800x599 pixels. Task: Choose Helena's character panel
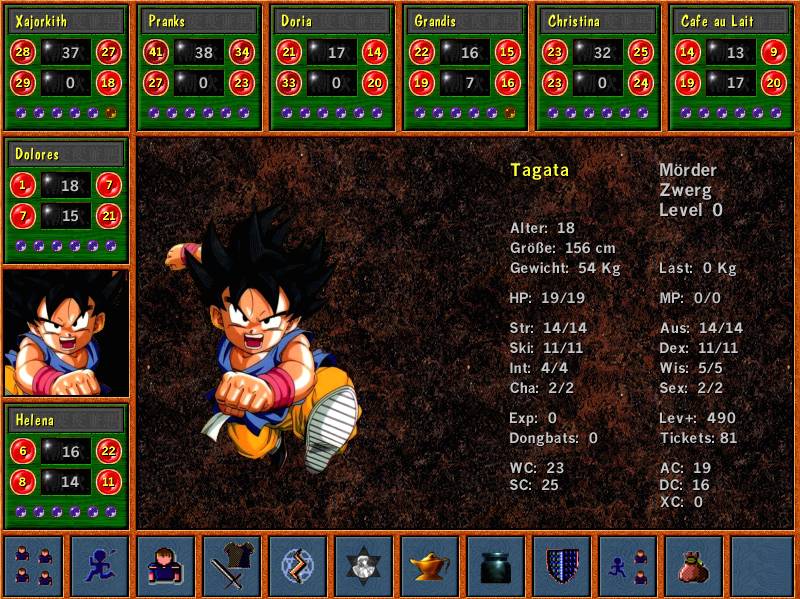(67, 466)
